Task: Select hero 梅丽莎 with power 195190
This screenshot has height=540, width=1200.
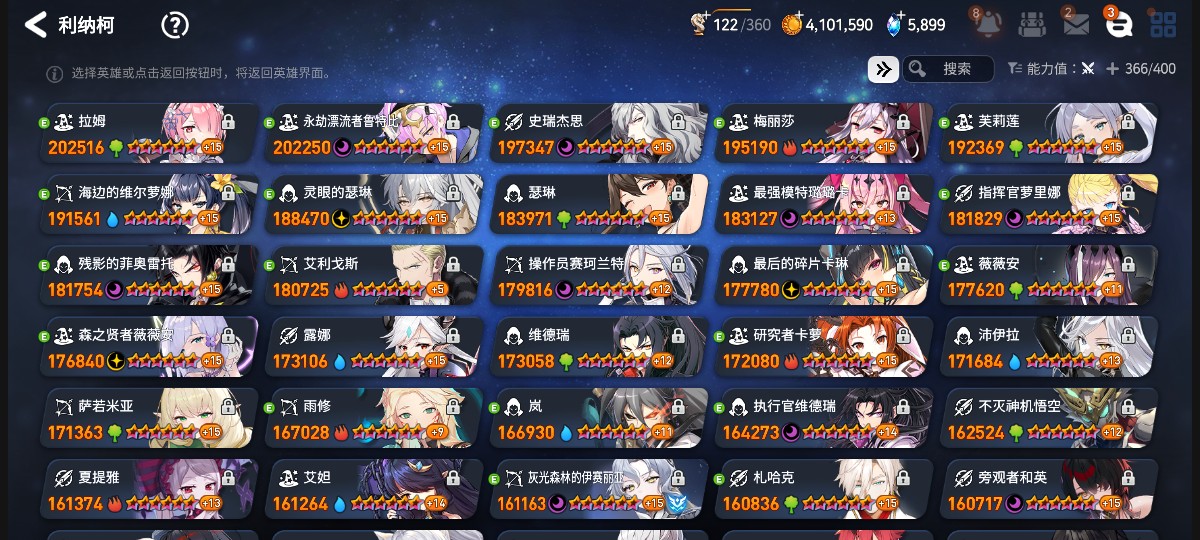Action: (x=823, y=134)
